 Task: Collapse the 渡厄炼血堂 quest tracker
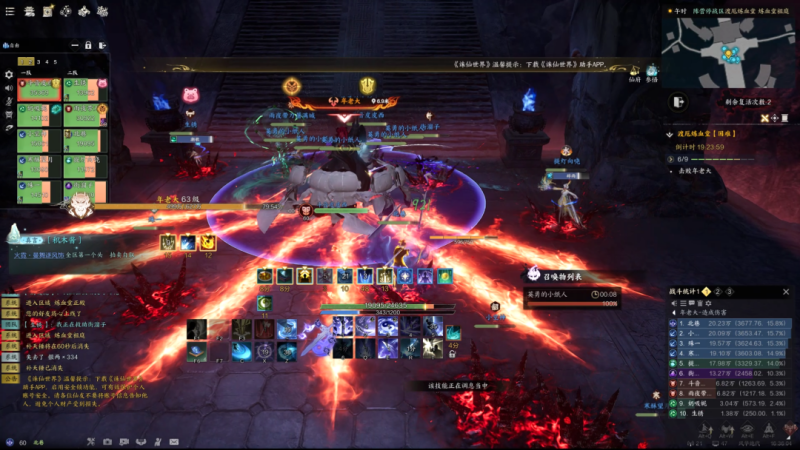pos(668,133)
